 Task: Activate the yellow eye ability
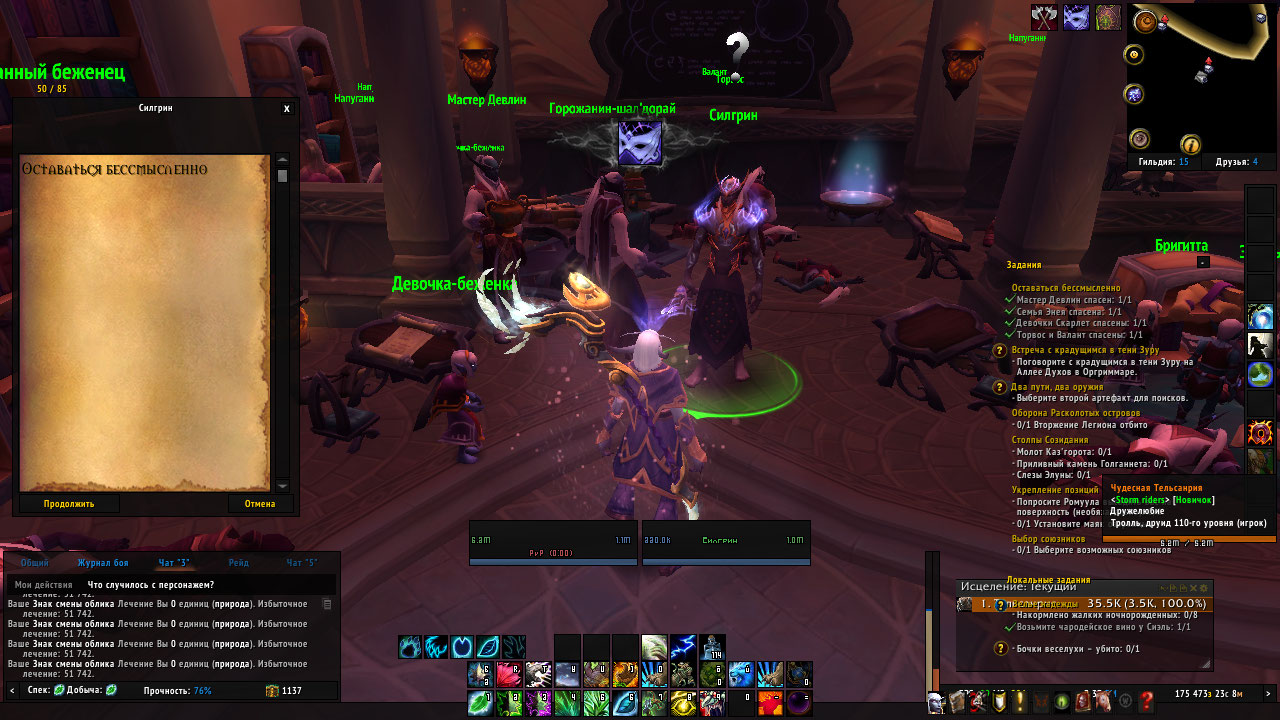click(x=683, y=703)
